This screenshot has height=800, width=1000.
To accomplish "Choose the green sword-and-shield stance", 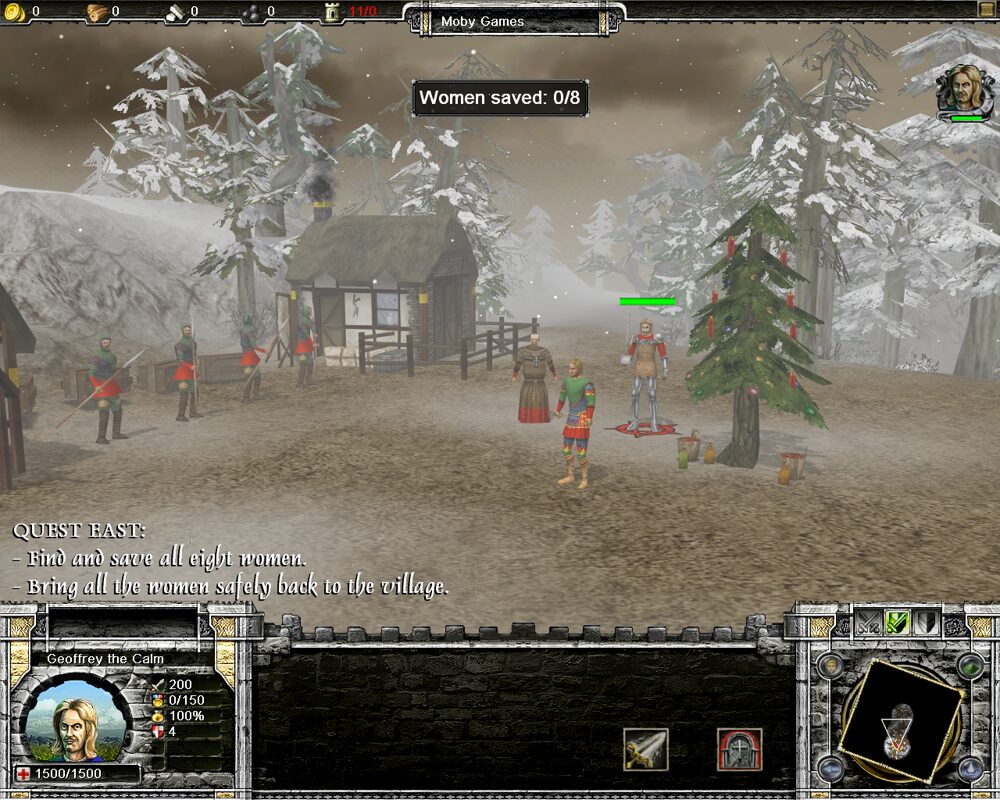I will (x=897, y=622).
